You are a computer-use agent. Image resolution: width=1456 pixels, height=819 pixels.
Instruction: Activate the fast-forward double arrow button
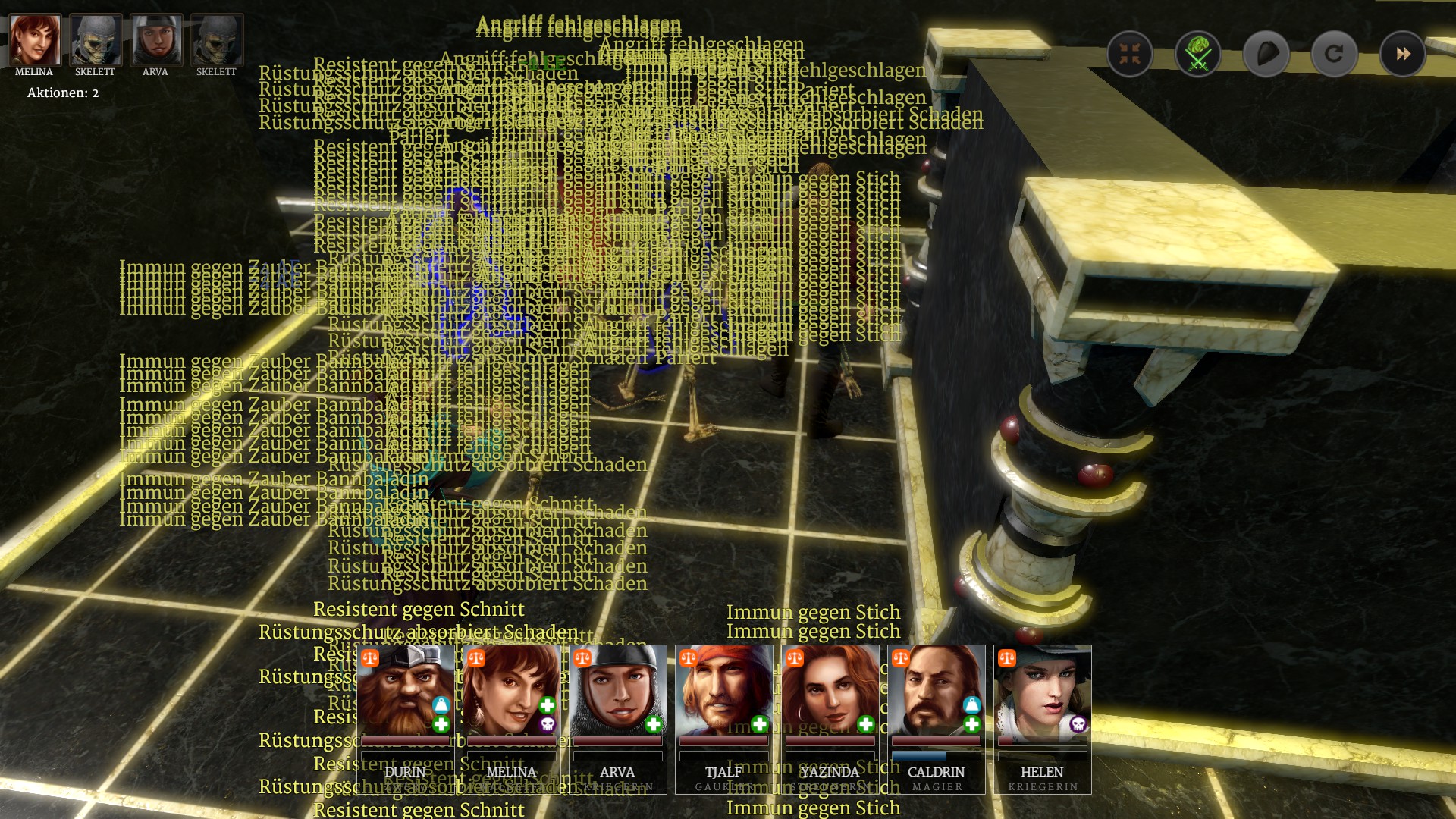click(1402, 54)
